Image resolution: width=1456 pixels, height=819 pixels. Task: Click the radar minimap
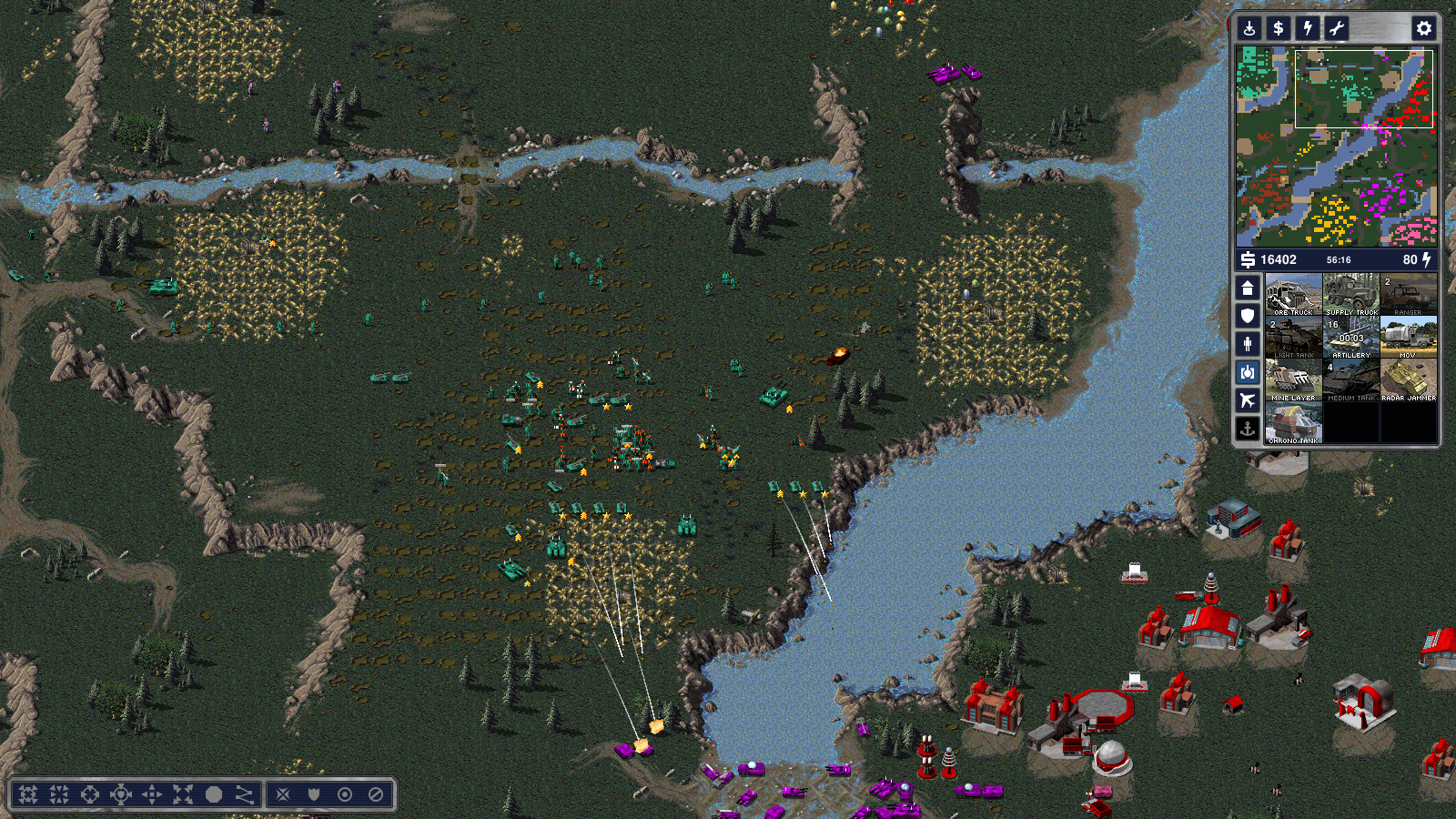(x=1336, y=147)
